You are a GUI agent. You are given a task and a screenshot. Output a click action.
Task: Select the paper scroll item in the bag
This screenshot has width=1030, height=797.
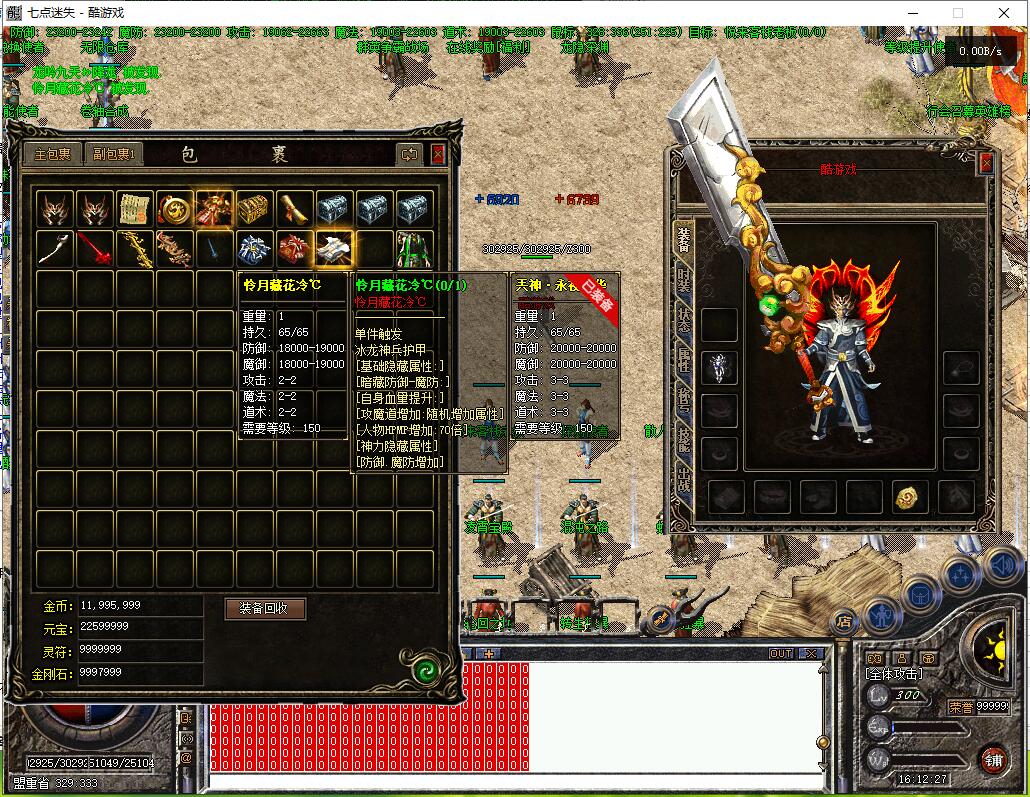(134, 209)
